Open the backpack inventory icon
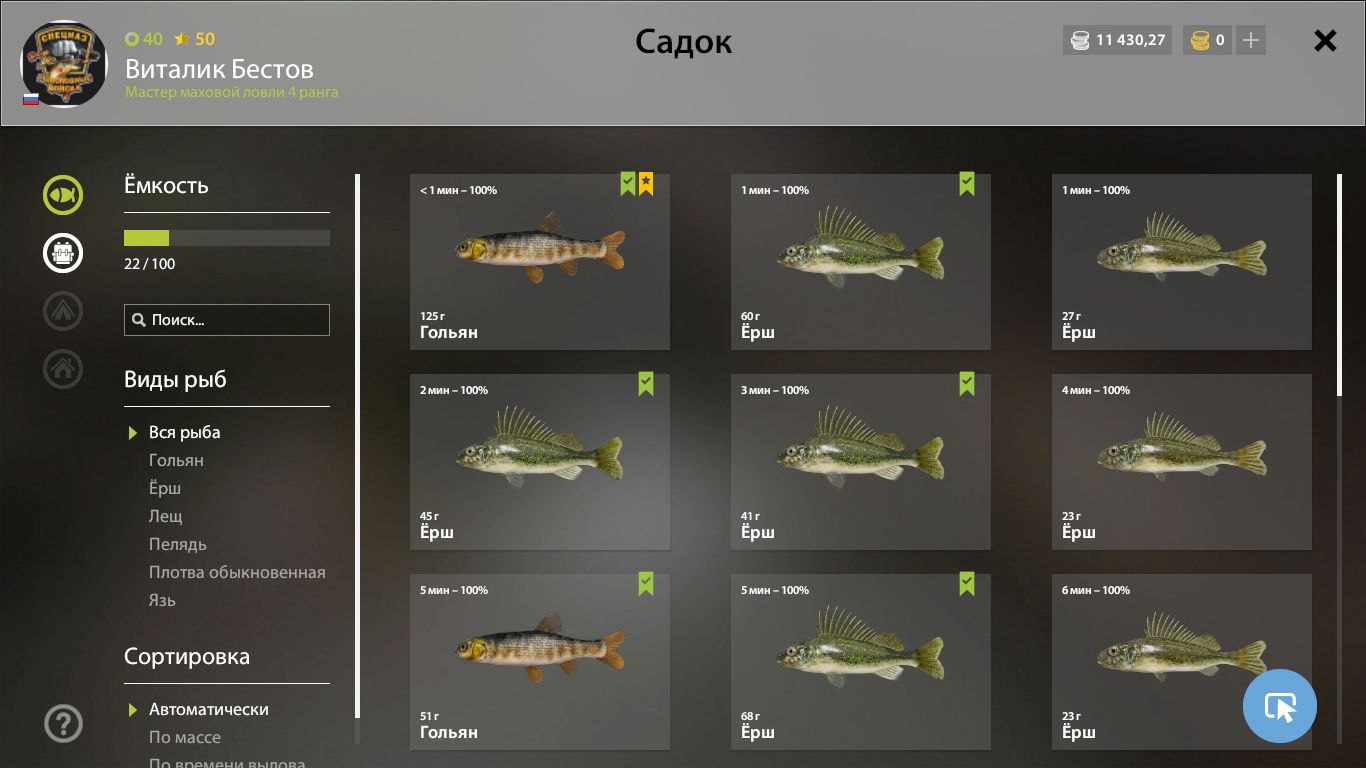Screen dimensions: 1366x768 62,253
